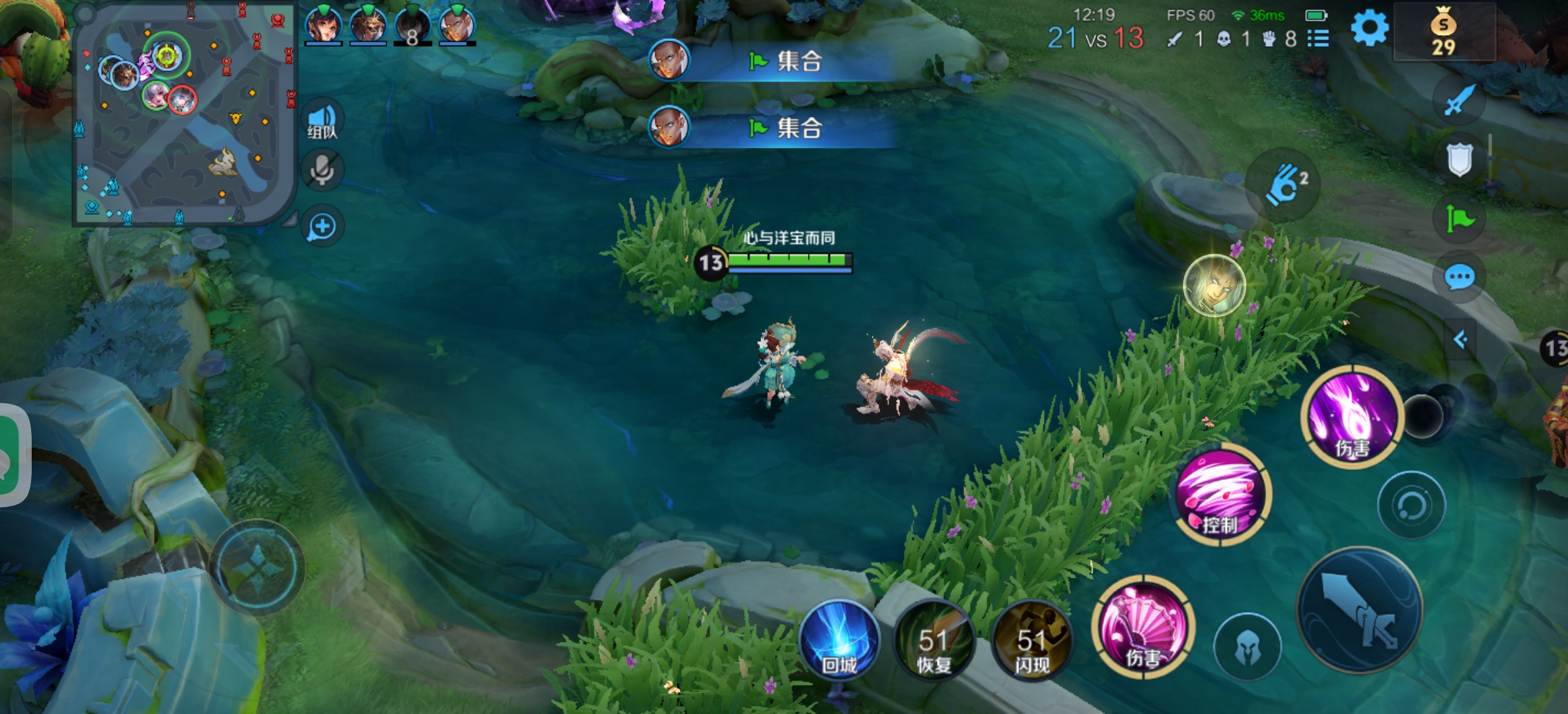Fire the pink fan 伤害 skill
Screen dimensions: 1568x714
pyautogui.click(x=1143, y=627)
